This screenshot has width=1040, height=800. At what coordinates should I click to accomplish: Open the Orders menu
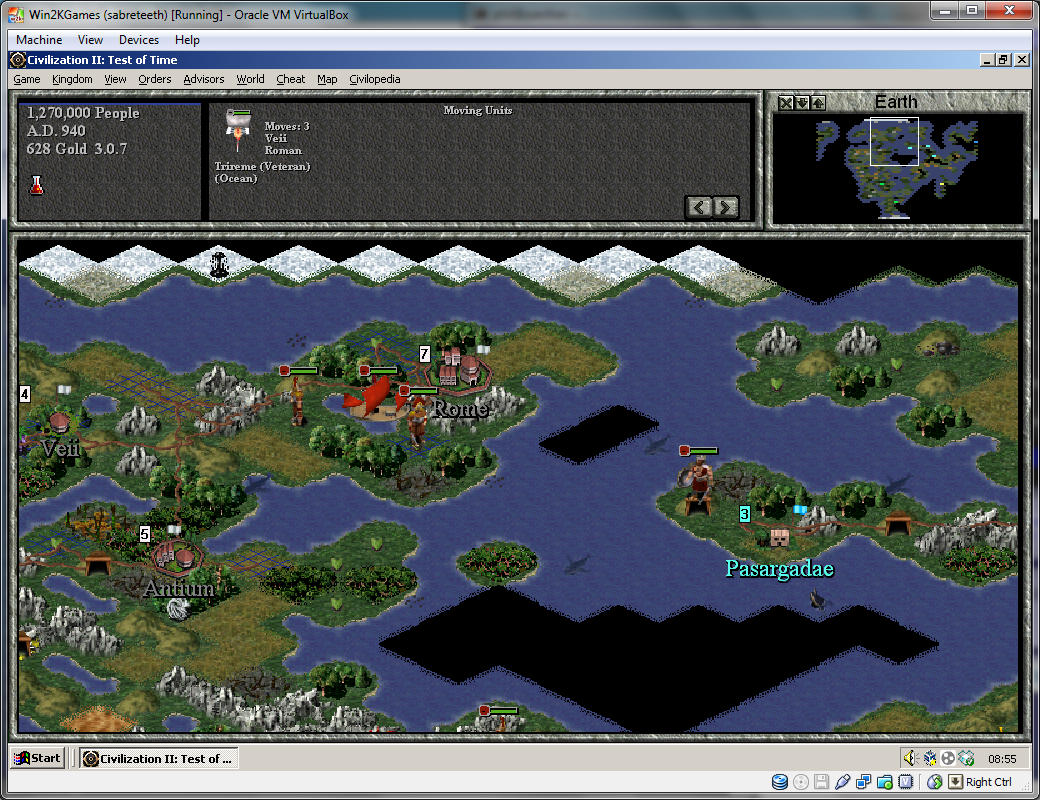[155, 79]
